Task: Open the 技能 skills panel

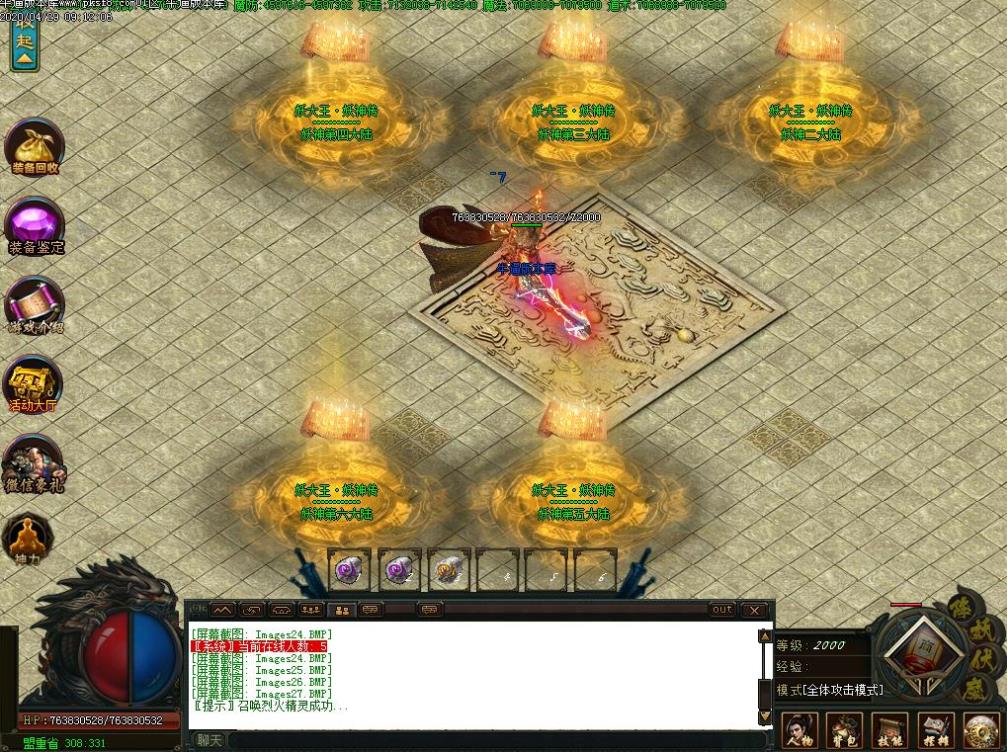Action: click(x=889, y=732)
